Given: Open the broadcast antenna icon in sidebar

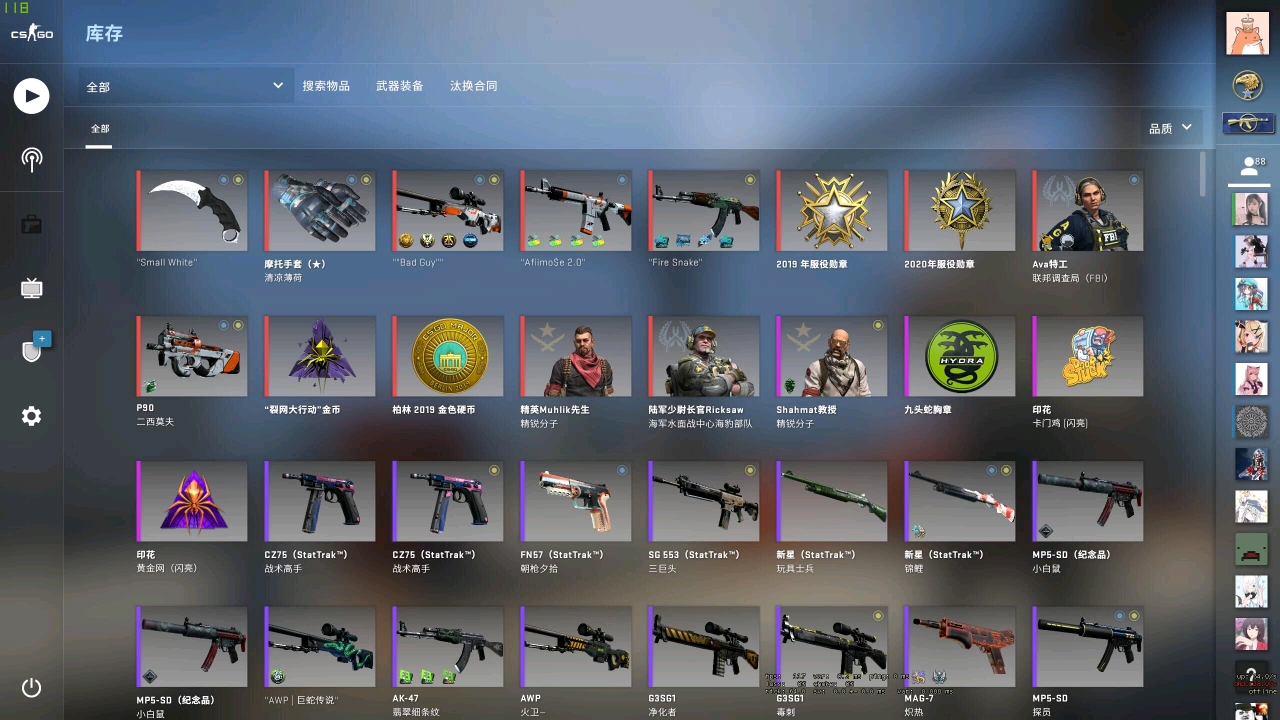Looking at the screenshot, I should tap(31, 160).
